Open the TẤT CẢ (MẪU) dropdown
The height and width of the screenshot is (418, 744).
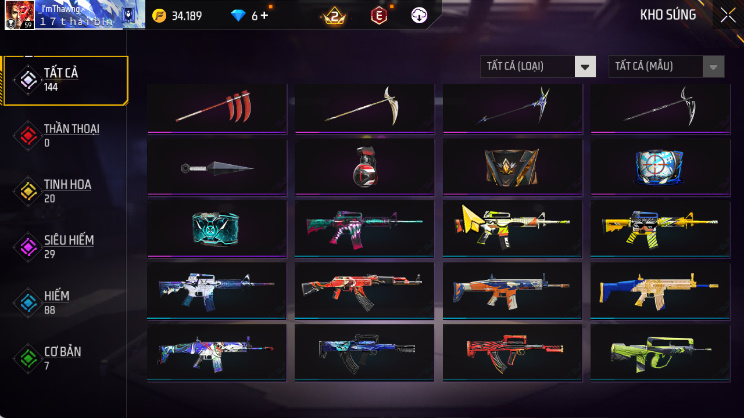(x=666, y=67)
